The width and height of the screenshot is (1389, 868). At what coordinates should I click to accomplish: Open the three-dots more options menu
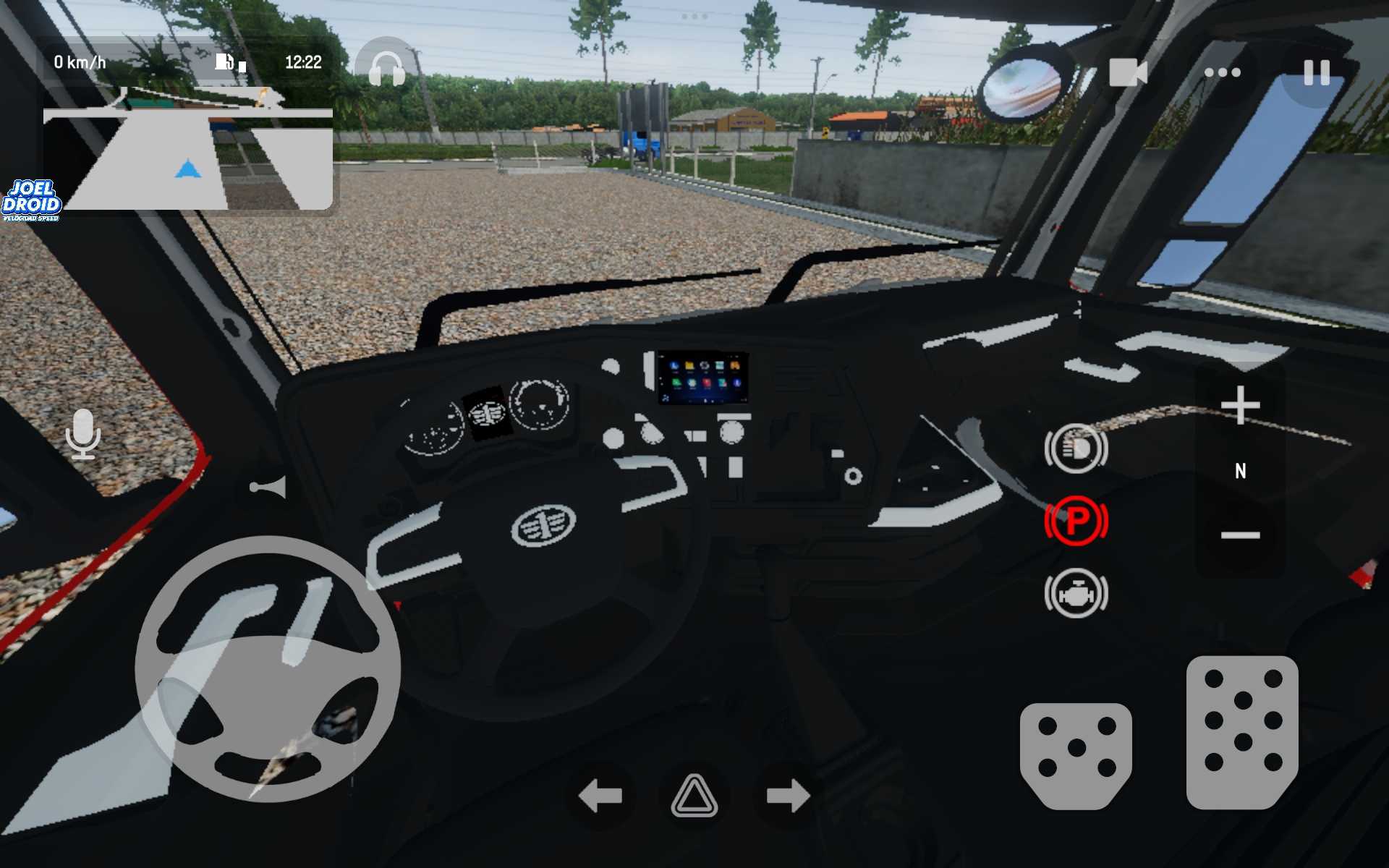click(1222, 72)
